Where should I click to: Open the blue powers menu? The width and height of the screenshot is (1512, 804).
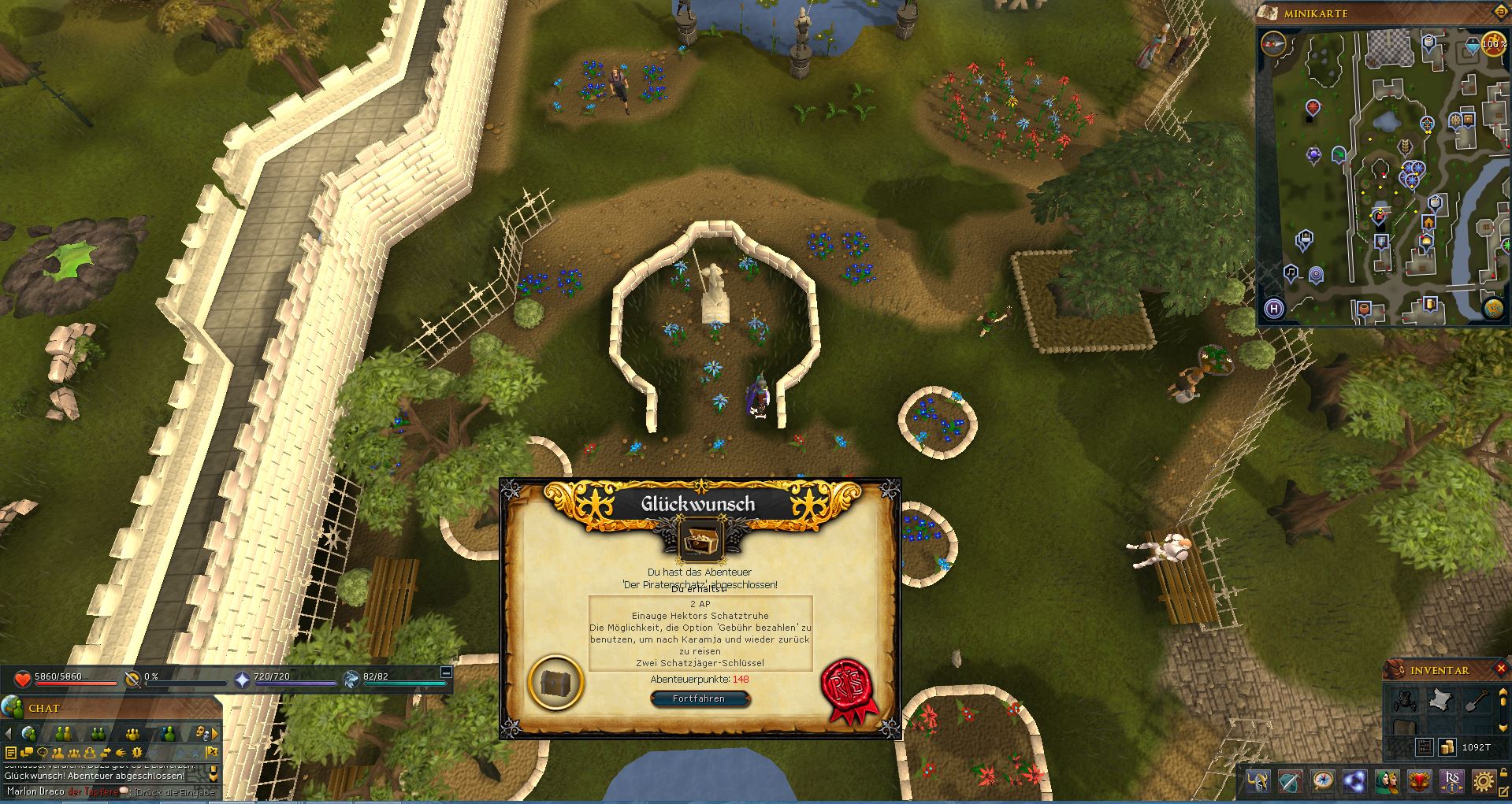click(1355, 782)
